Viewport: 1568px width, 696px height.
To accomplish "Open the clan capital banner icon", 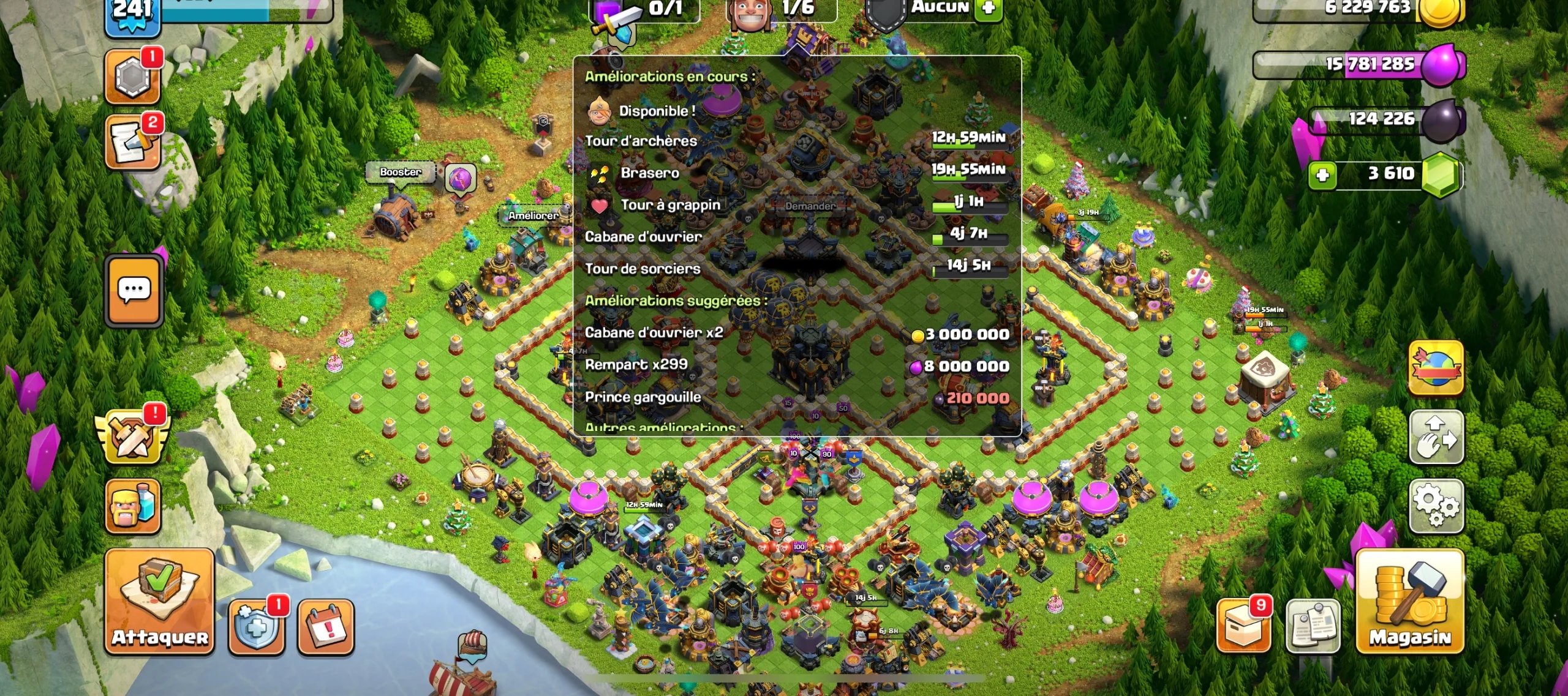I will [1436, 367].
